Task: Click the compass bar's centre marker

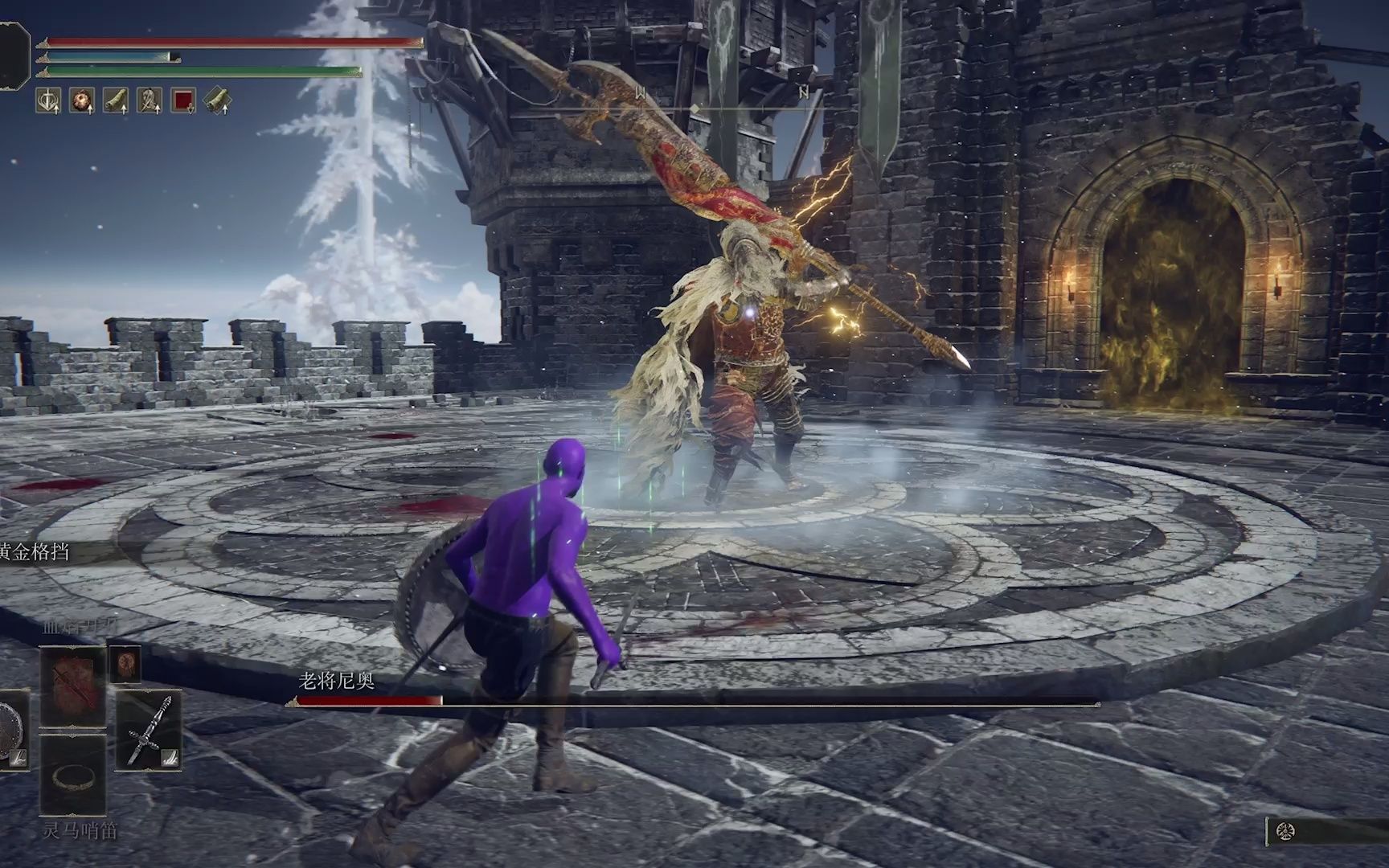Action: pos(694,108)
